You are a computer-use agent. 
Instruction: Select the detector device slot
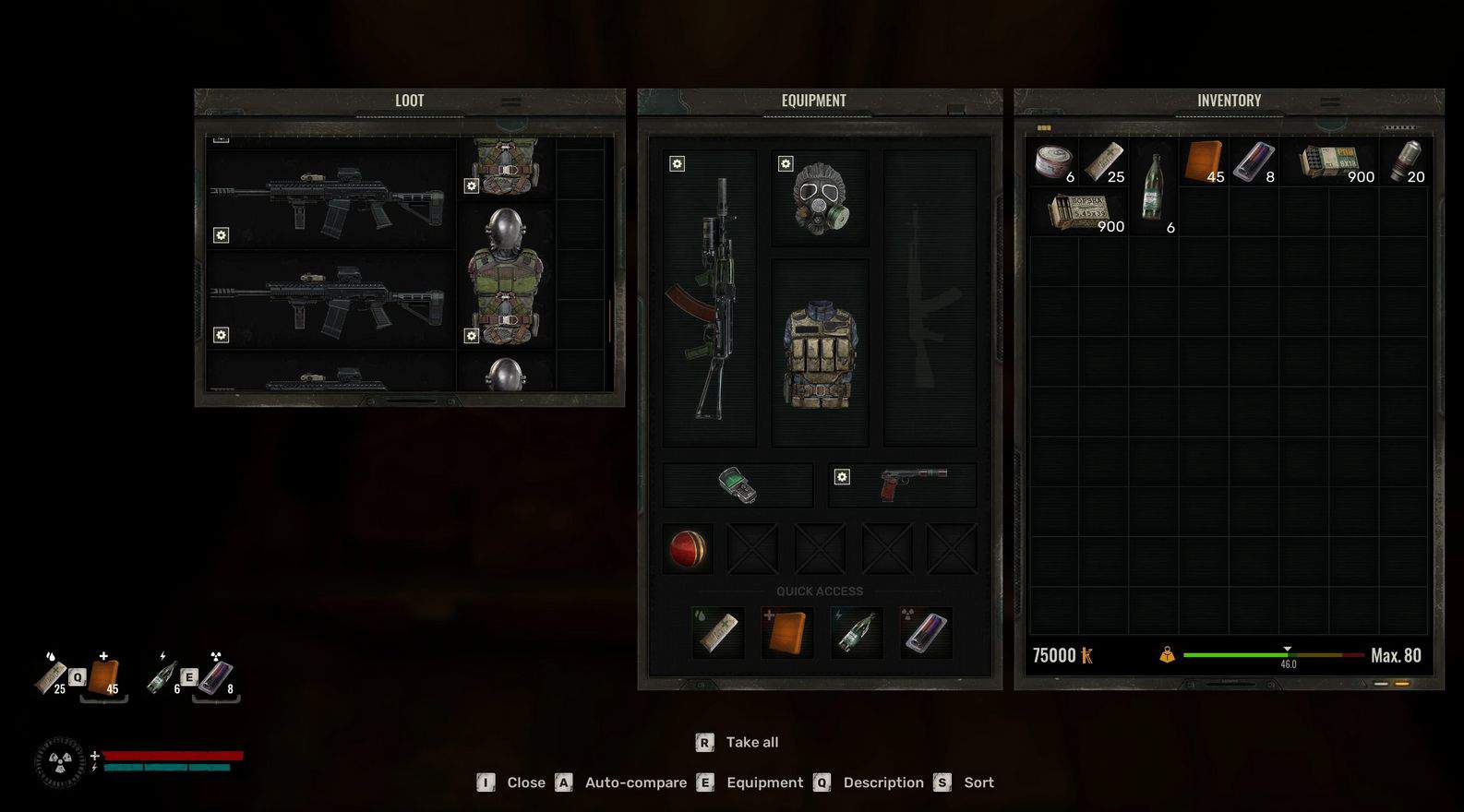coord(738,485)
